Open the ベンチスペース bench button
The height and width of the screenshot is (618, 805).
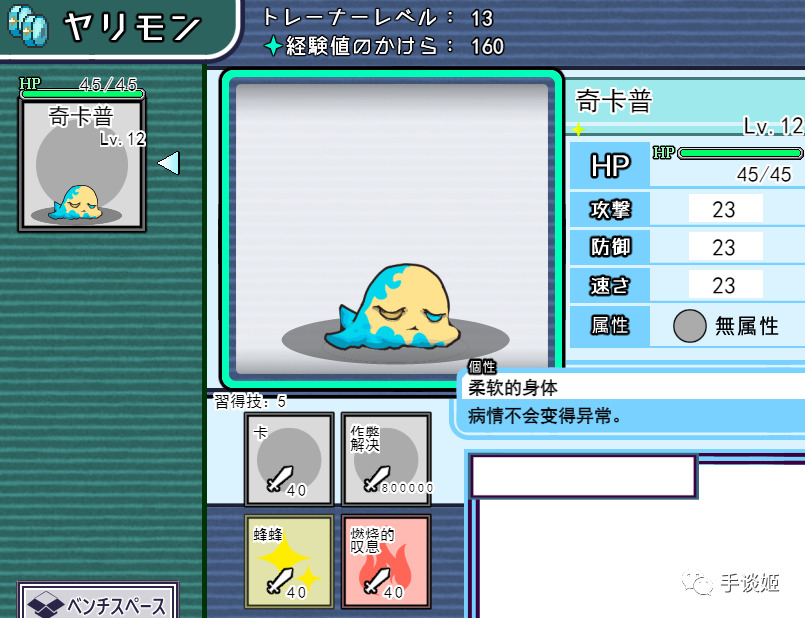coord(98,603)
